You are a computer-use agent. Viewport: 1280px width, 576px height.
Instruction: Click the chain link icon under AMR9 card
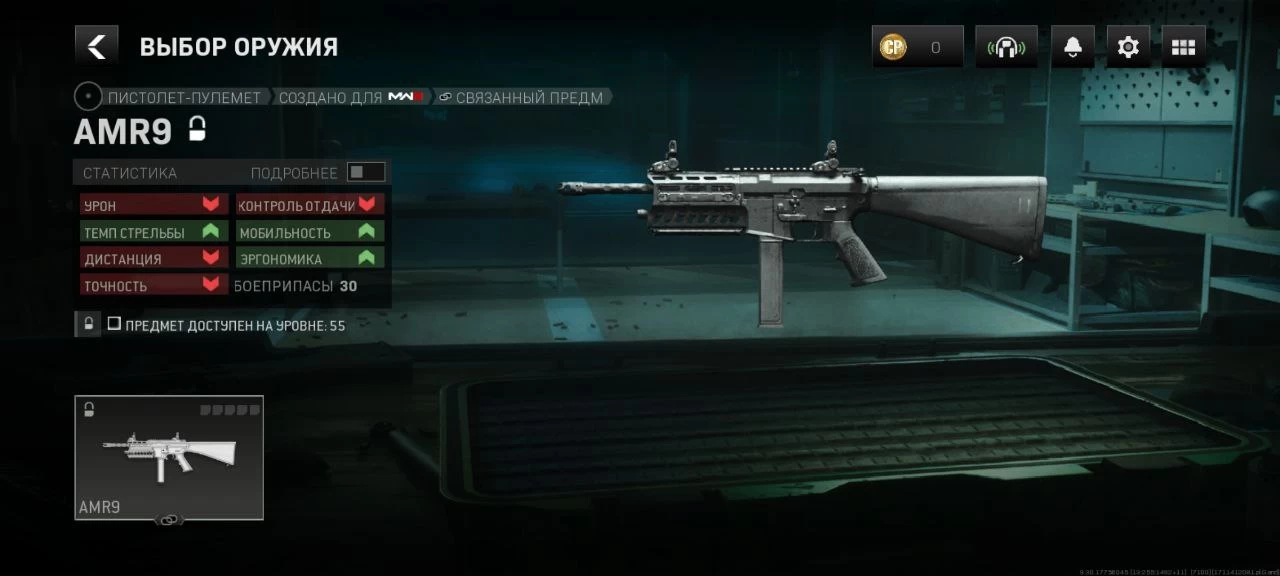pyautogui.click(x=168, y=520)
